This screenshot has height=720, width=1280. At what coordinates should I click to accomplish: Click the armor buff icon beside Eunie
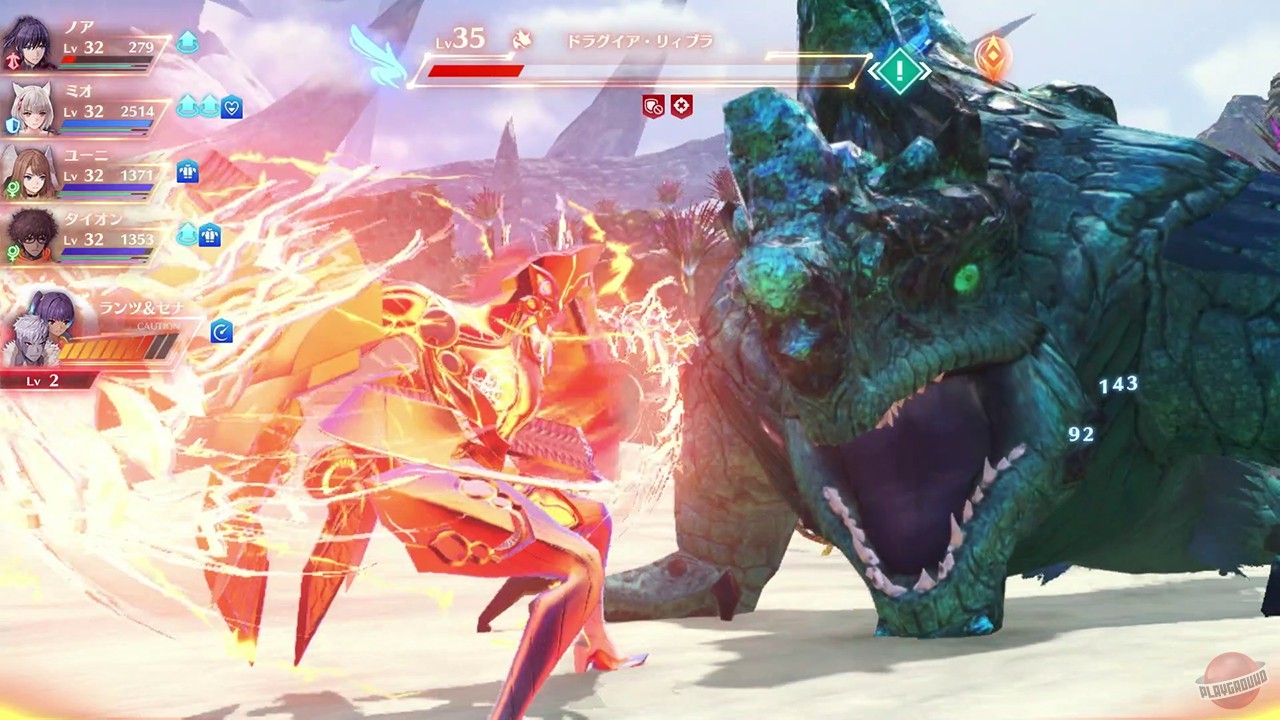tap(187, 172)
